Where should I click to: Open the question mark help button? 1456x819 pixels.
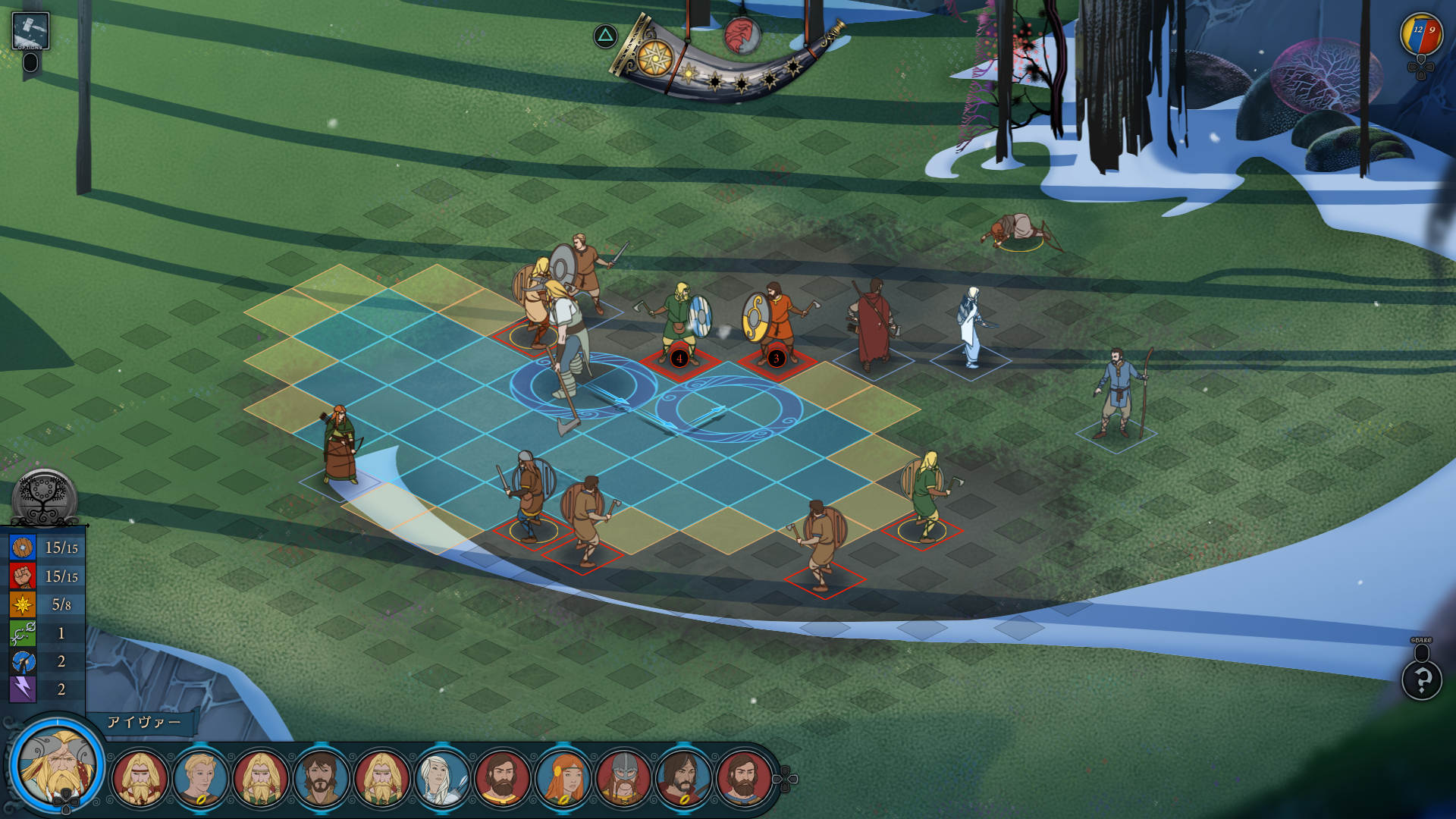1421,679
